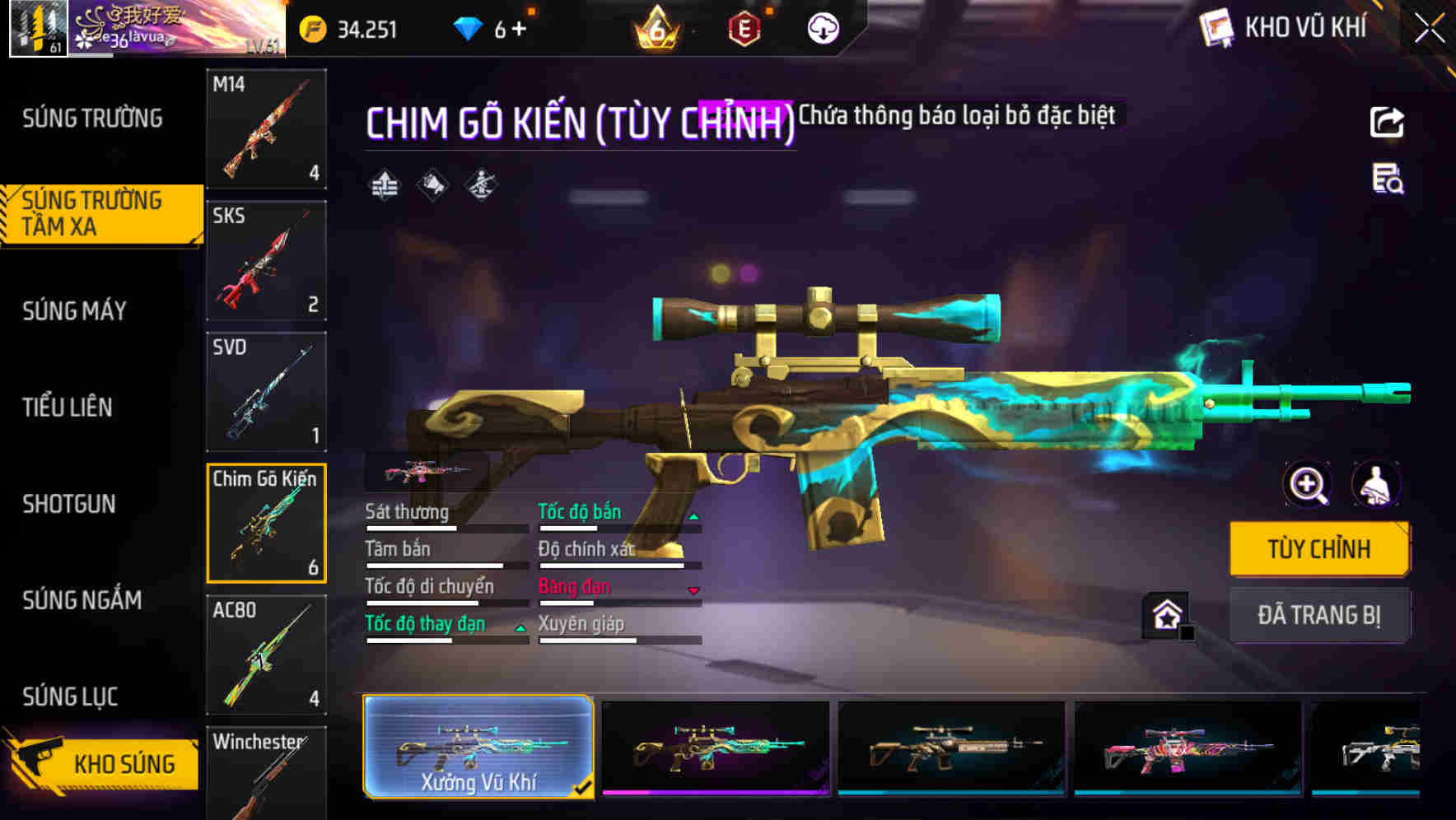Image resolution: width=1456 pixels, height=820 pixels.
Task: Toggle the Chim Gõ Kiến weapon in sidebar
Action: (265, 523)
